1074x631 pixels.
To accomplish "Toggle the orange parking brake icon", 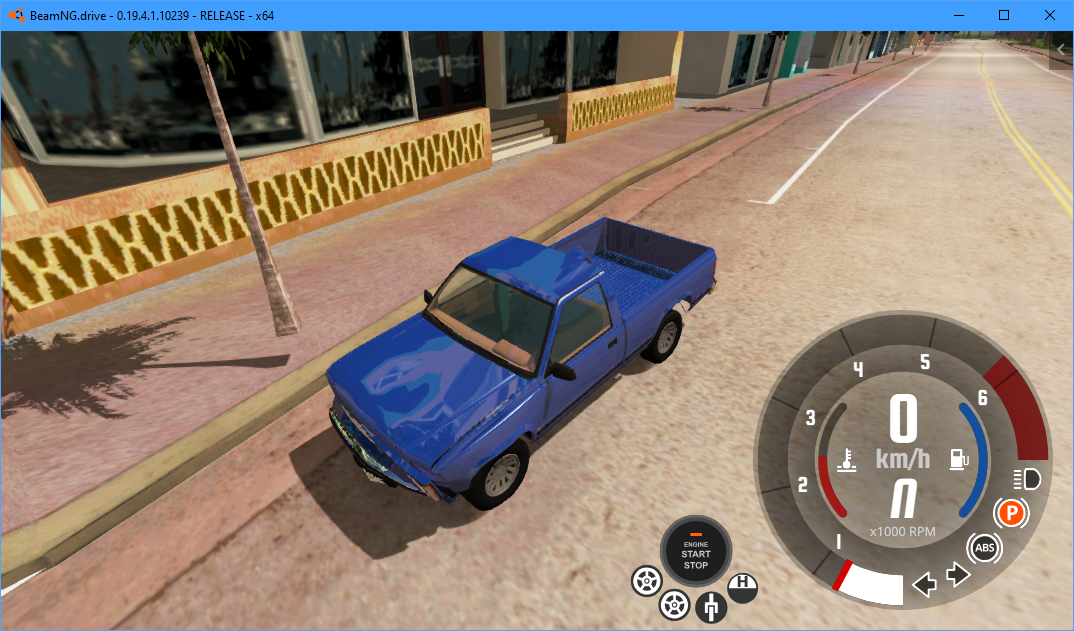I will click(1011, 514).
